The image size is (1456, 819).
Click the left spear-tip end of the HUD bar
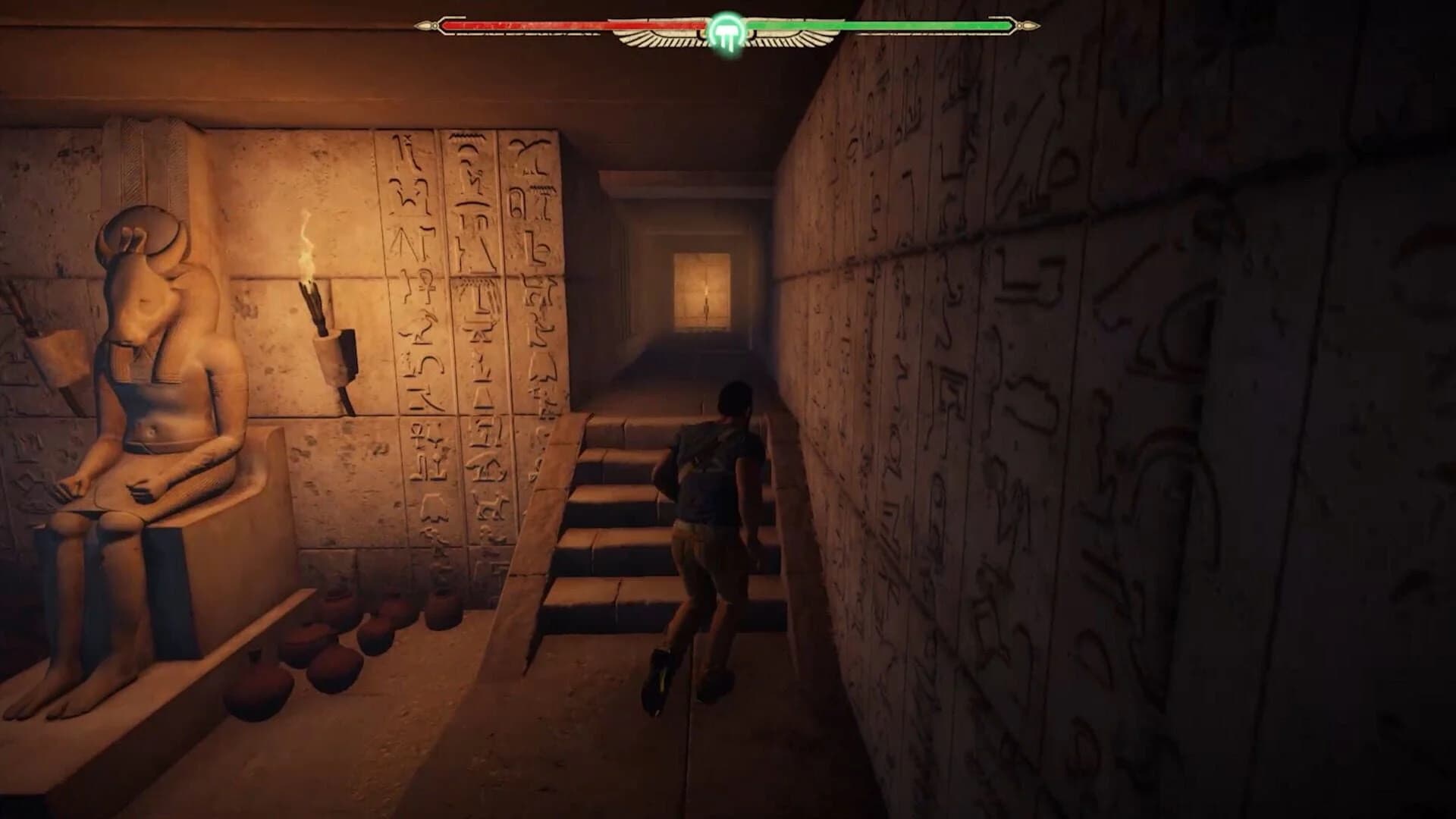tap(429, 24)
